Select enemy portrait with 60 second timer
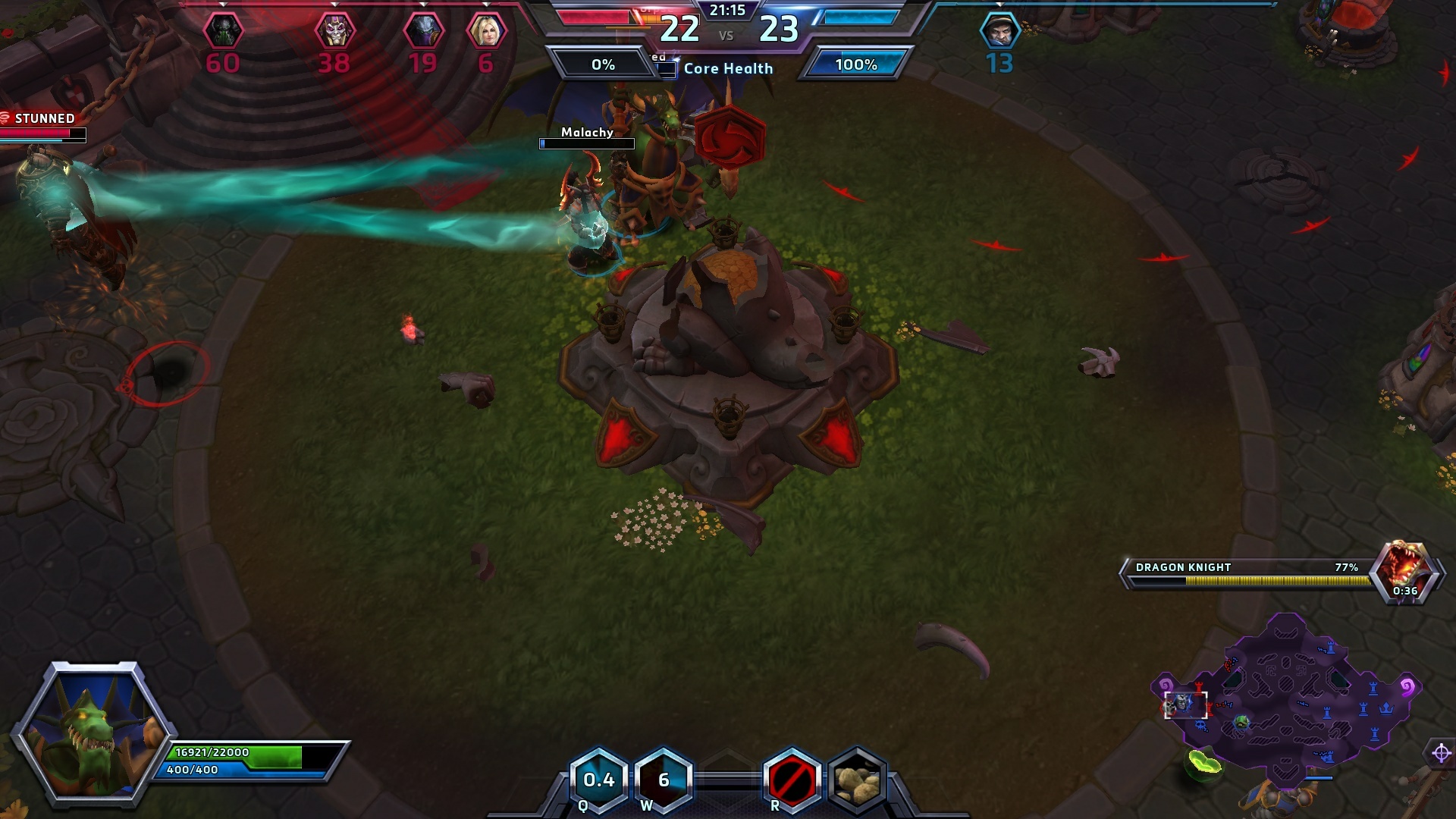The height and width of the screenshot is (819, 1456). [223, 32]
